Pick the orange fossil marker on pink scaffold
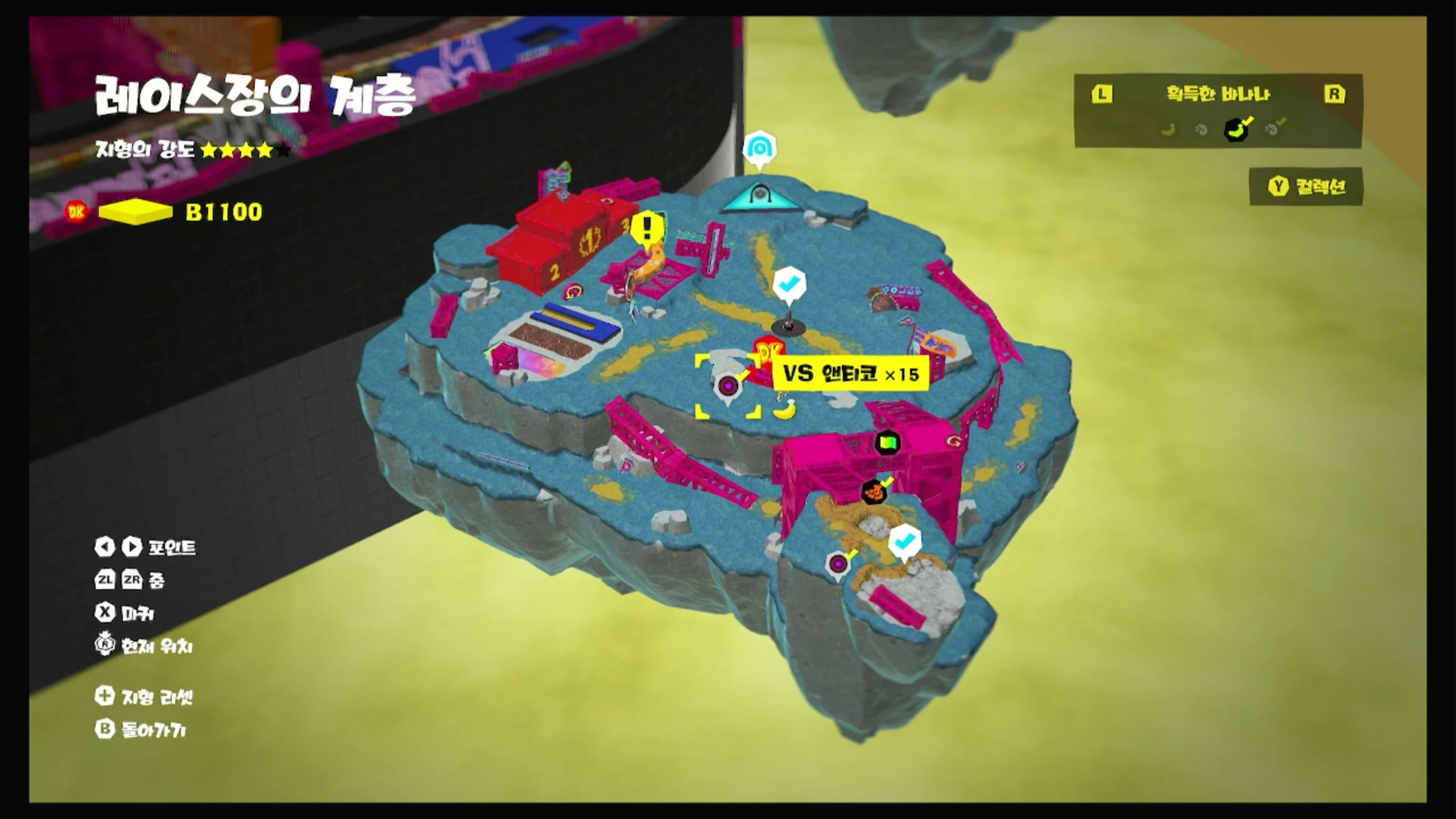Screen dimensions: 1456x819 tap(874, 491)
